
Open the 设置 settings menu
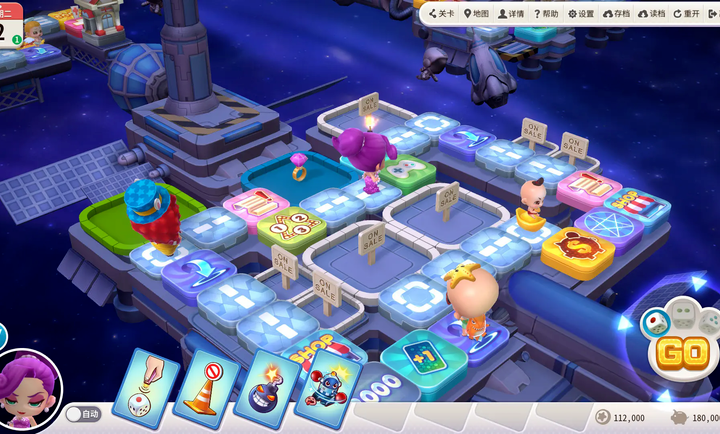tap(581, 13)
